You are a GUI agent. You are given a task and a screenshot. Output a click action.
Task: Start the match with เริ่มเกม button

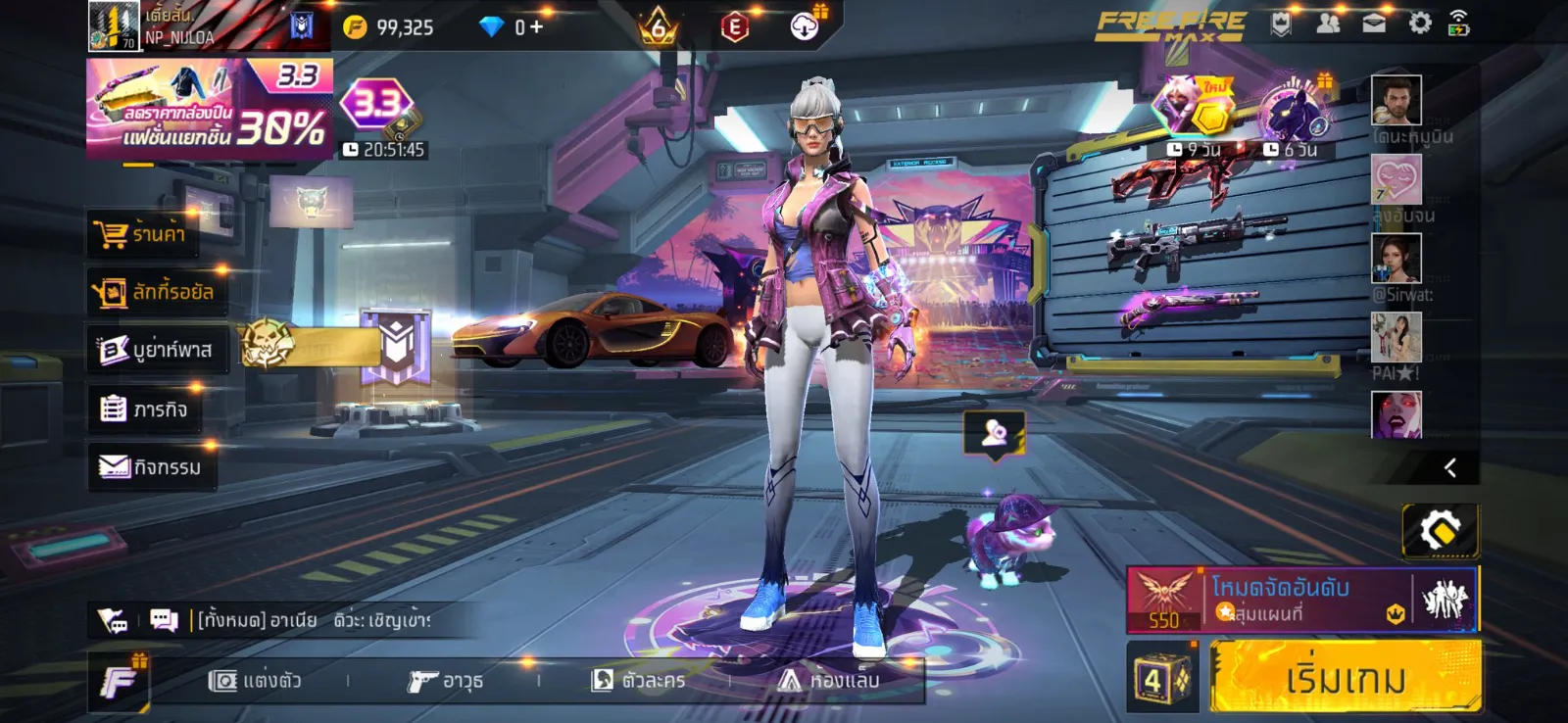(x=1344, y=678)
